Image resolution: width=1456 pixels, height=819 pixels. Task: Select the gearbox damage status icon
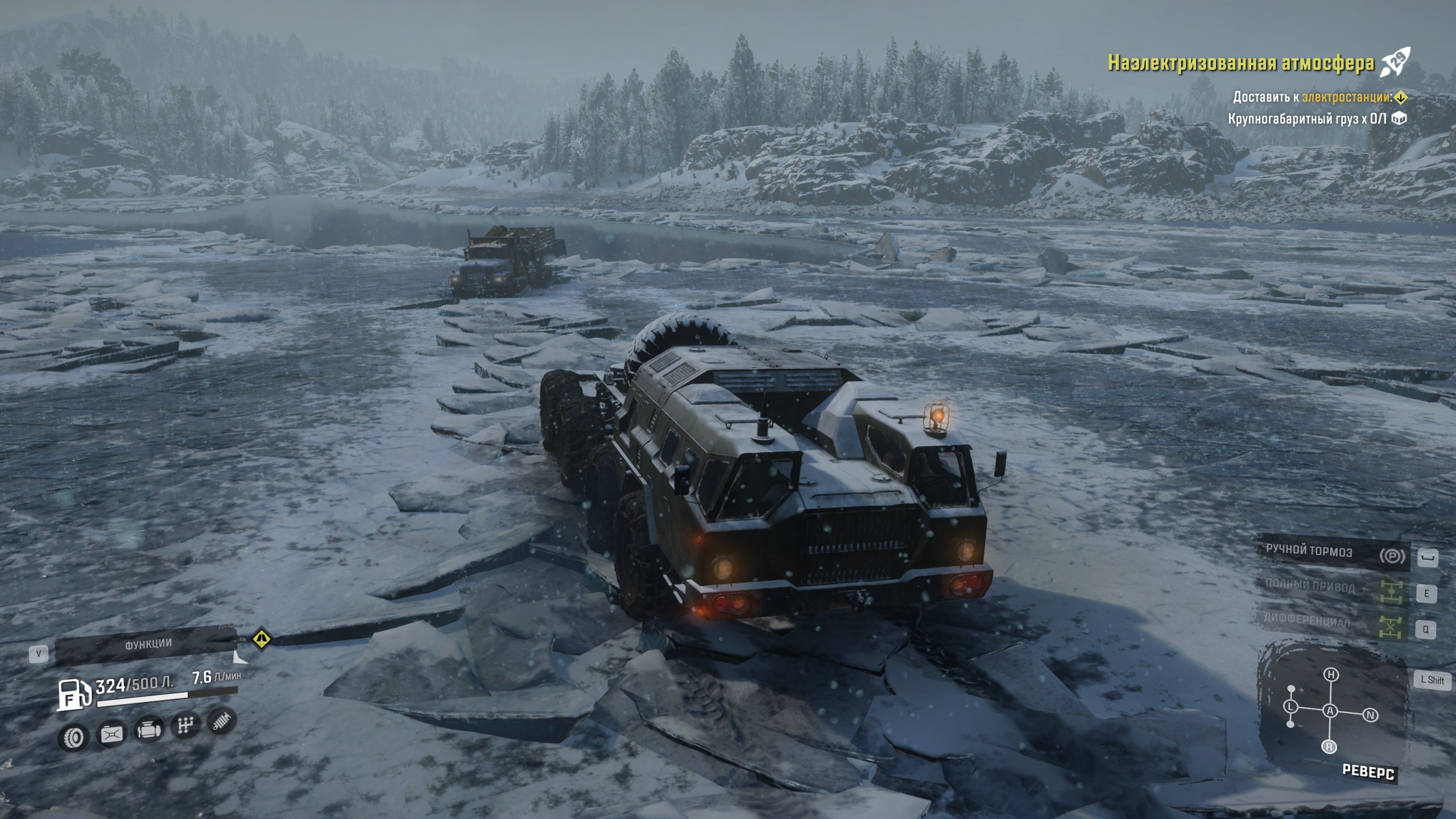click(x=185, y=725)
